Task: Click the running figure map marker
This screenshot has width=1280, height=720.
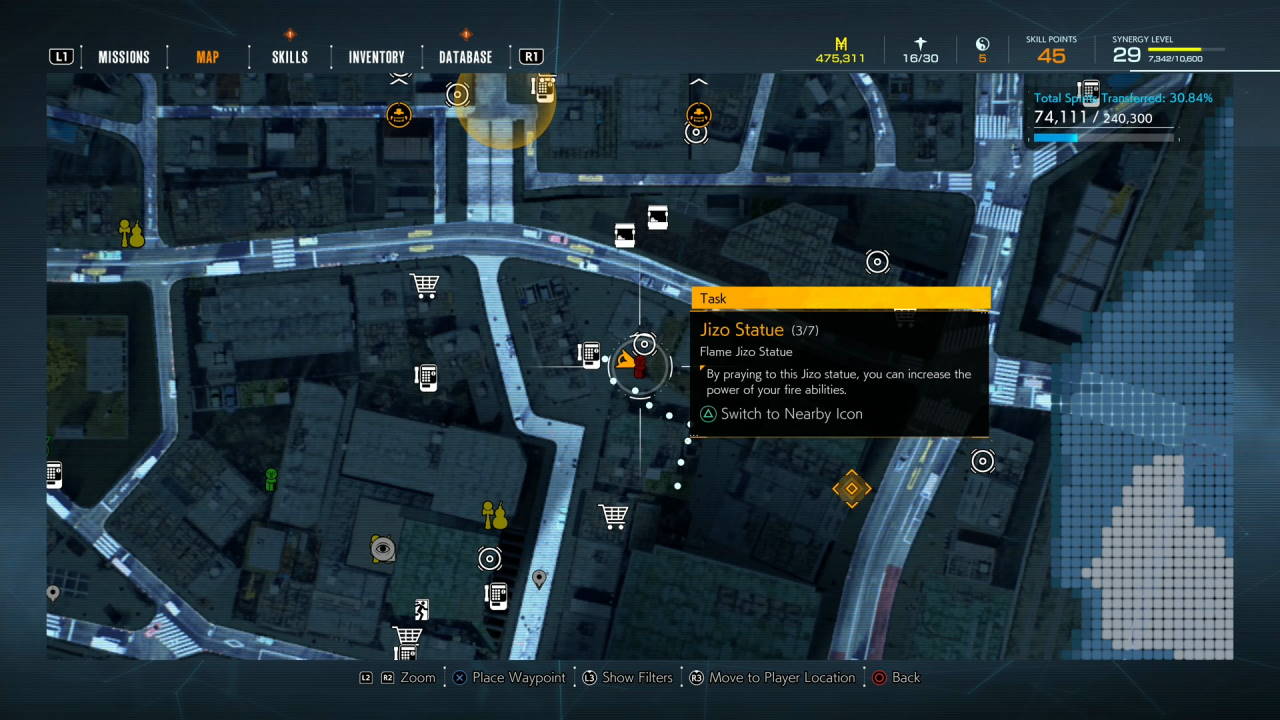Action: [422, 609]
